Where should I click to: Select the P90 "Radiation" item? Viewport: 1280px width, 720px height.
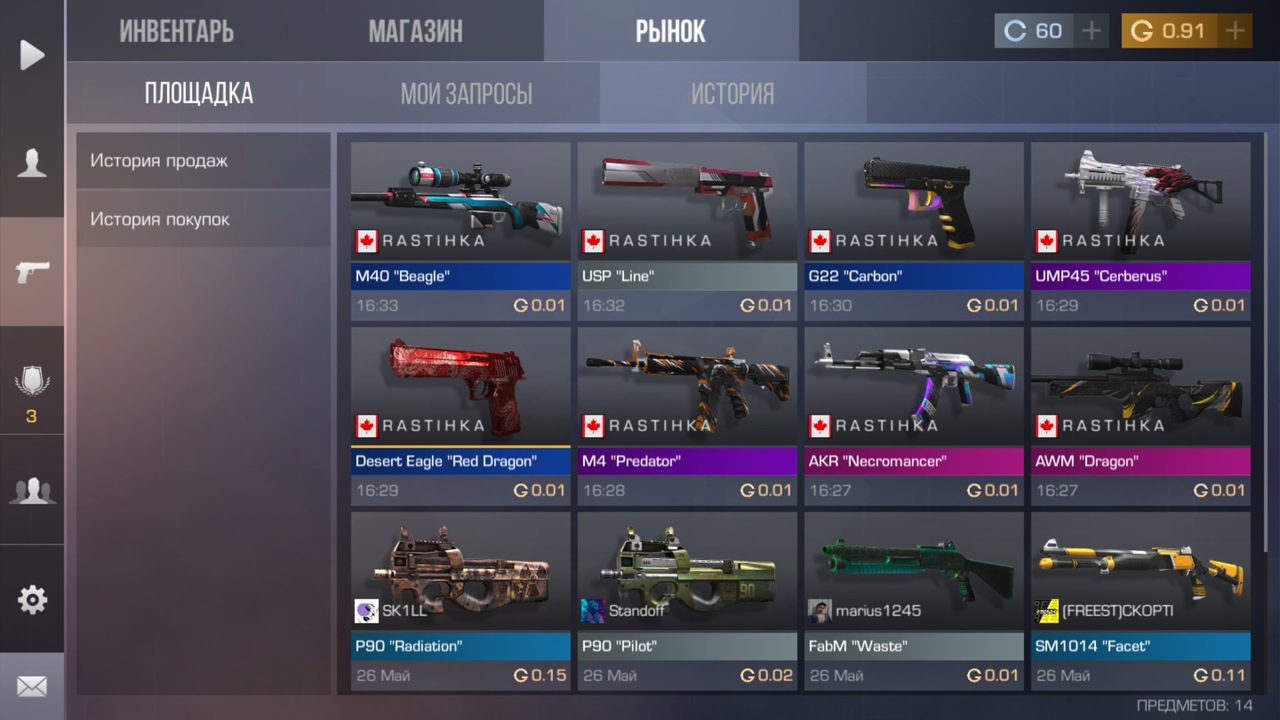(x=460, y=600)
